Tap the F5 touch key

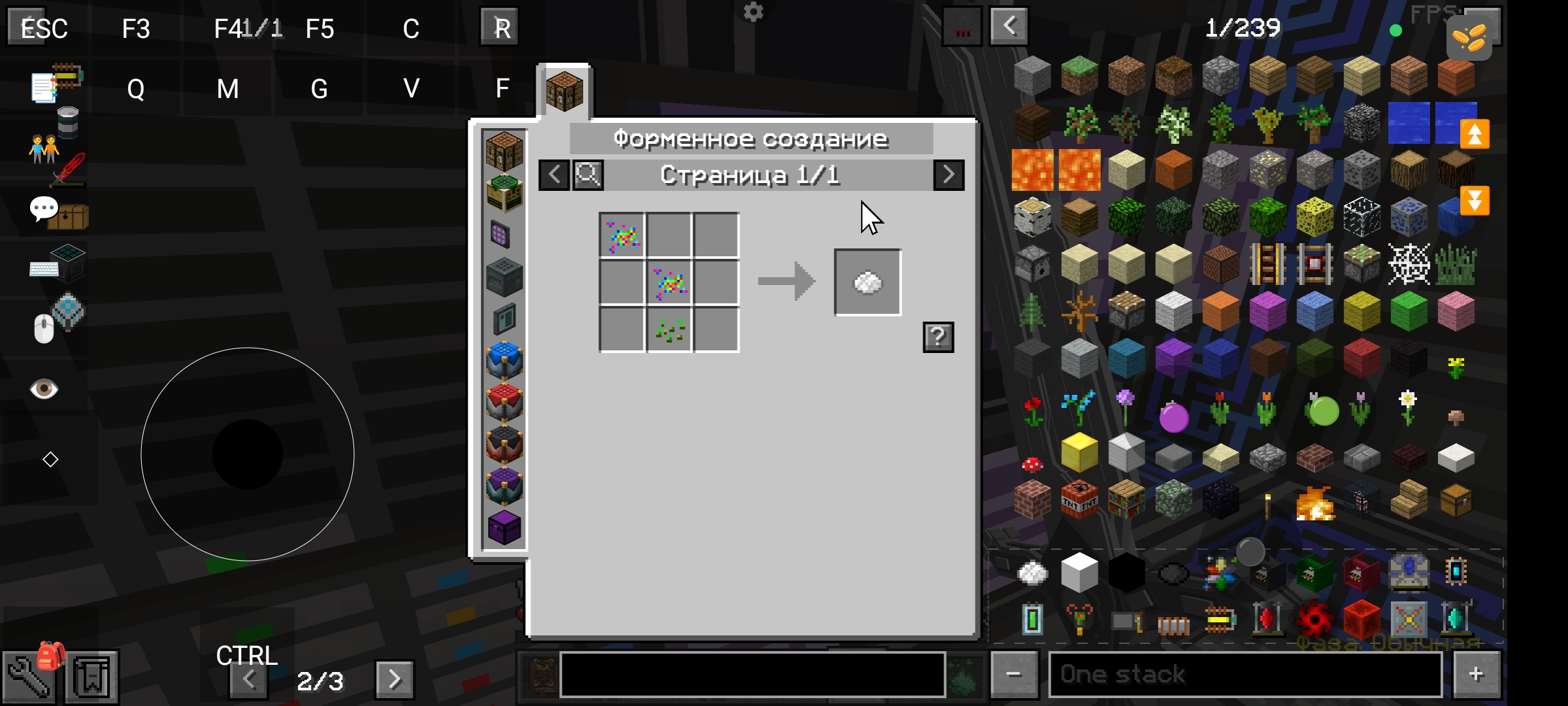(x=319, y=29)
